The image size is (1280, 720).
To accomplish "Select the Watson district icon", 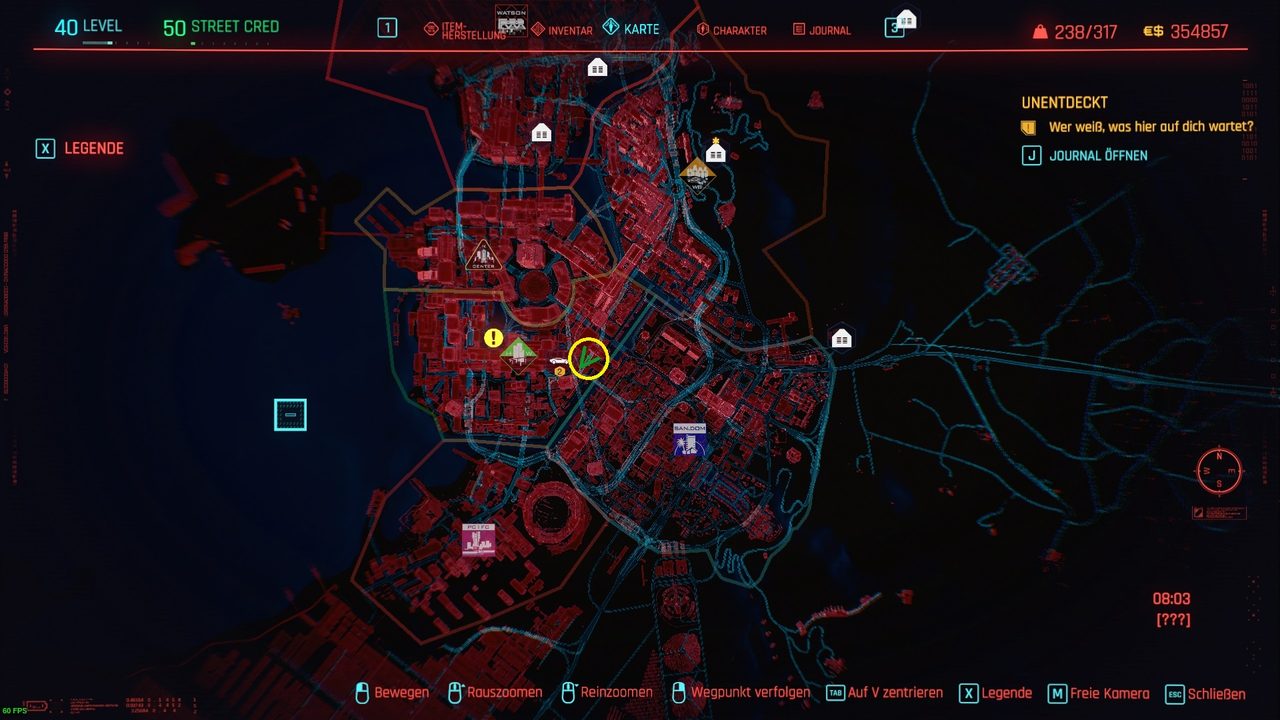I will (511, 20).
